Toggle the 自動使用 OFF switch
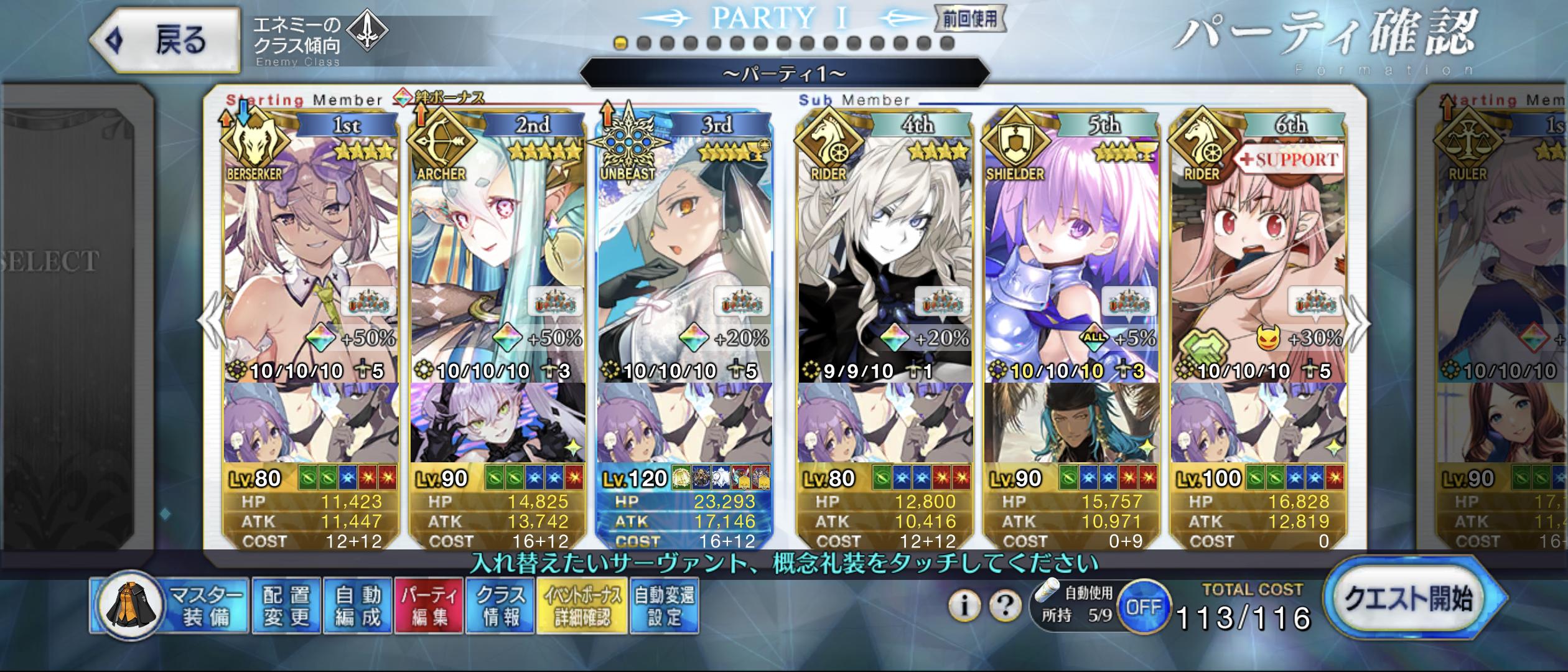 pos(1144,606)
